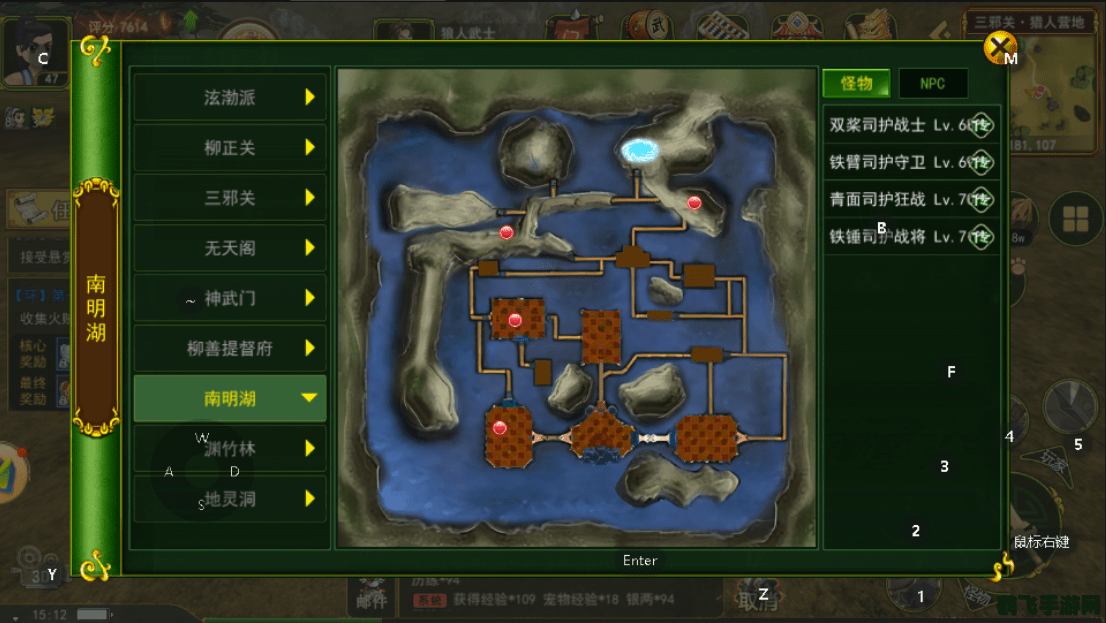Viewport: 1106px width, 623px height.
Task: Open the 神武门 region entry
Action: (231, 298)
